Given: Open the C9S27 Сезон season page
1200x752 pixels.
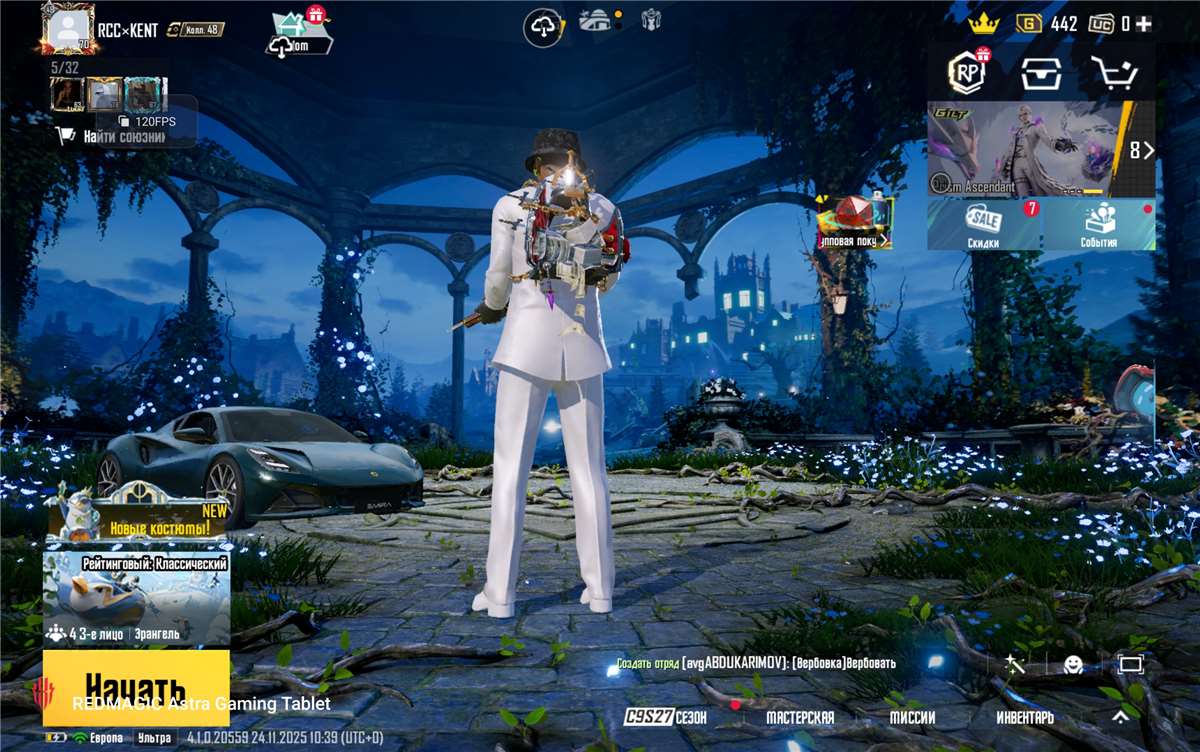Looking at the screenshot, I should tap(665, 718).
